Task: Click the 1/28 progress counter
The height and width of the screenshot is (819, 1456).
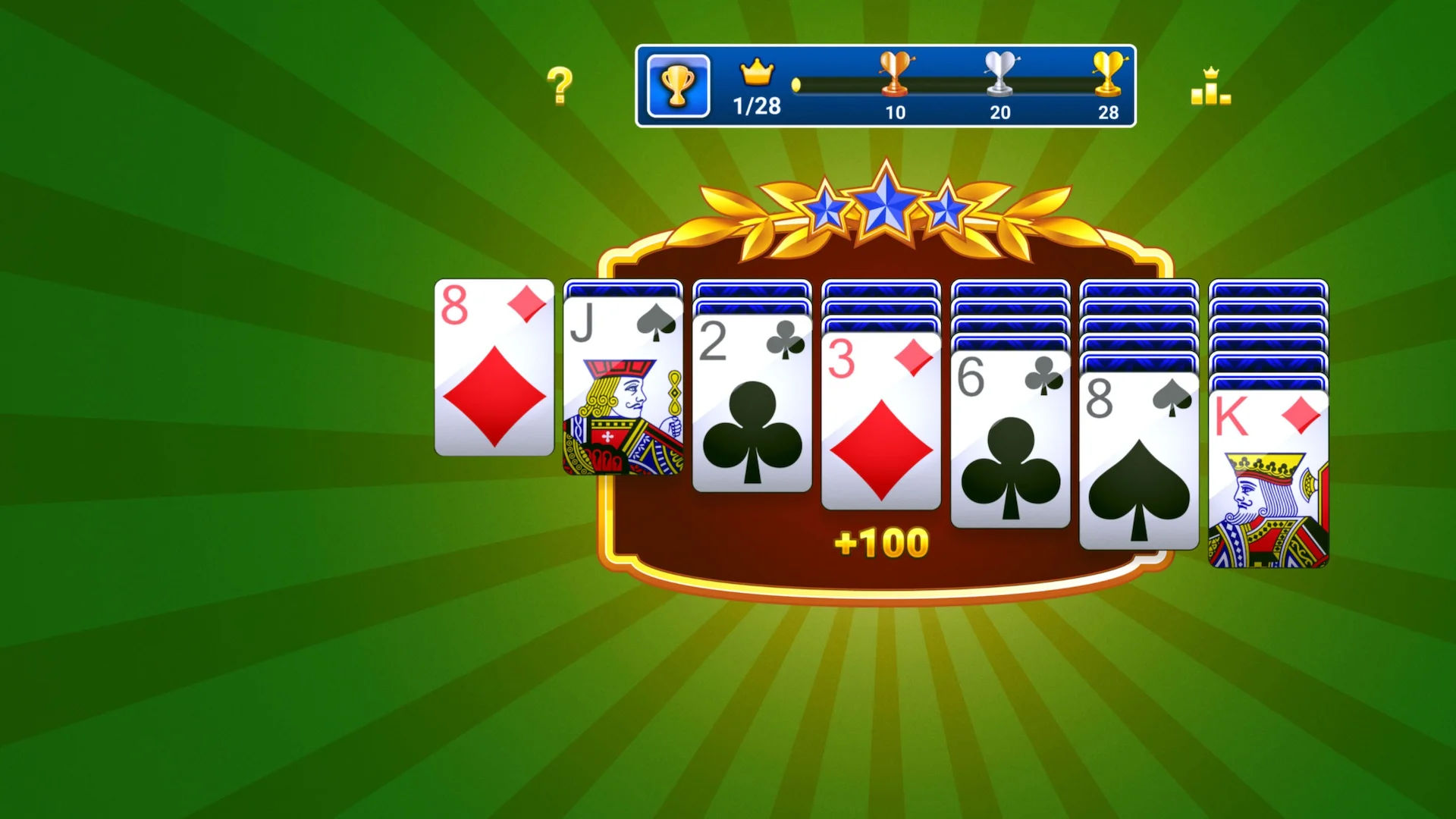Action: pyautogui.click(x=755, y=105)
